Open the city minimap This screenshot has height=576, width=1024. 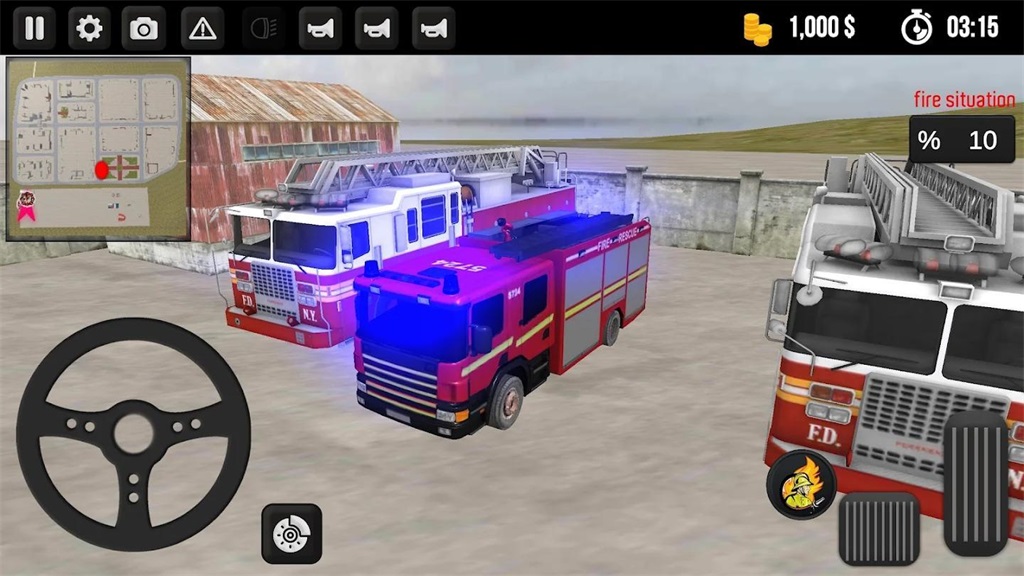click(98, 149)
